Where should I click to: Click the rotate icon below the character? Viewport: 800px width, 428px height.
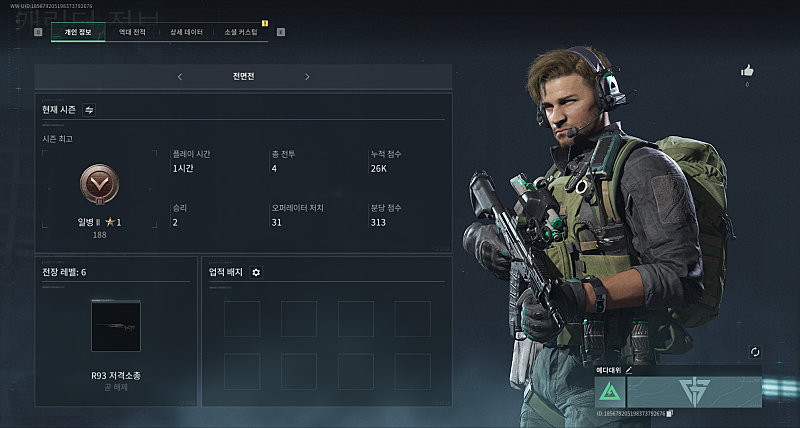tap(754, 352)
